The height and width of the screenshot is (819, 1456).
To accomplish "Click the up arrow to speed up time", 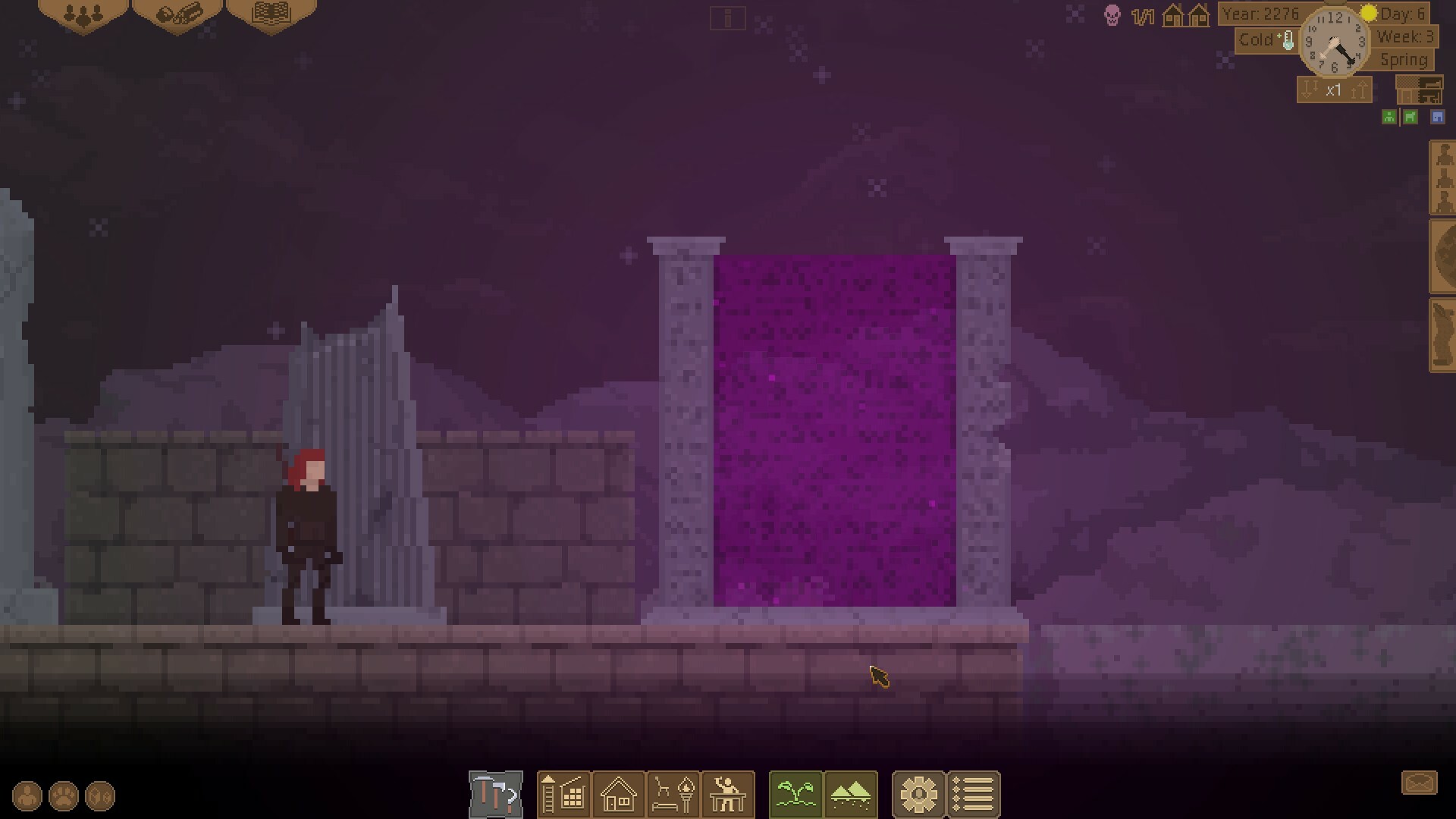I will pos(1357,89).
